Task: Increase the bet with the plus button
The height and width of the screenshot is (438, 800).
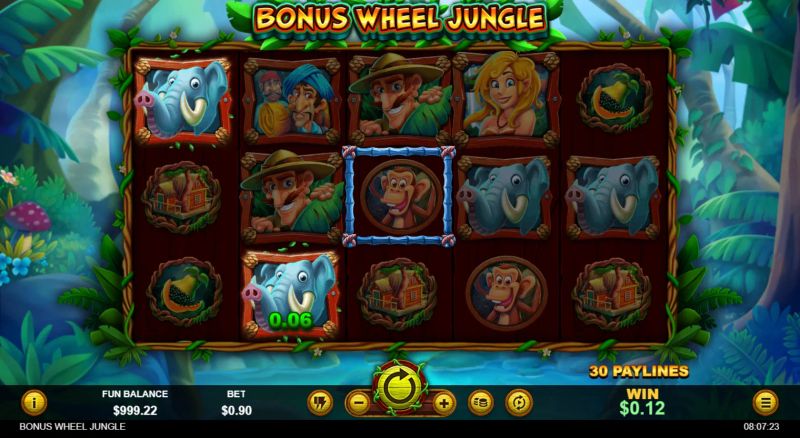Action: pos(444,403)
